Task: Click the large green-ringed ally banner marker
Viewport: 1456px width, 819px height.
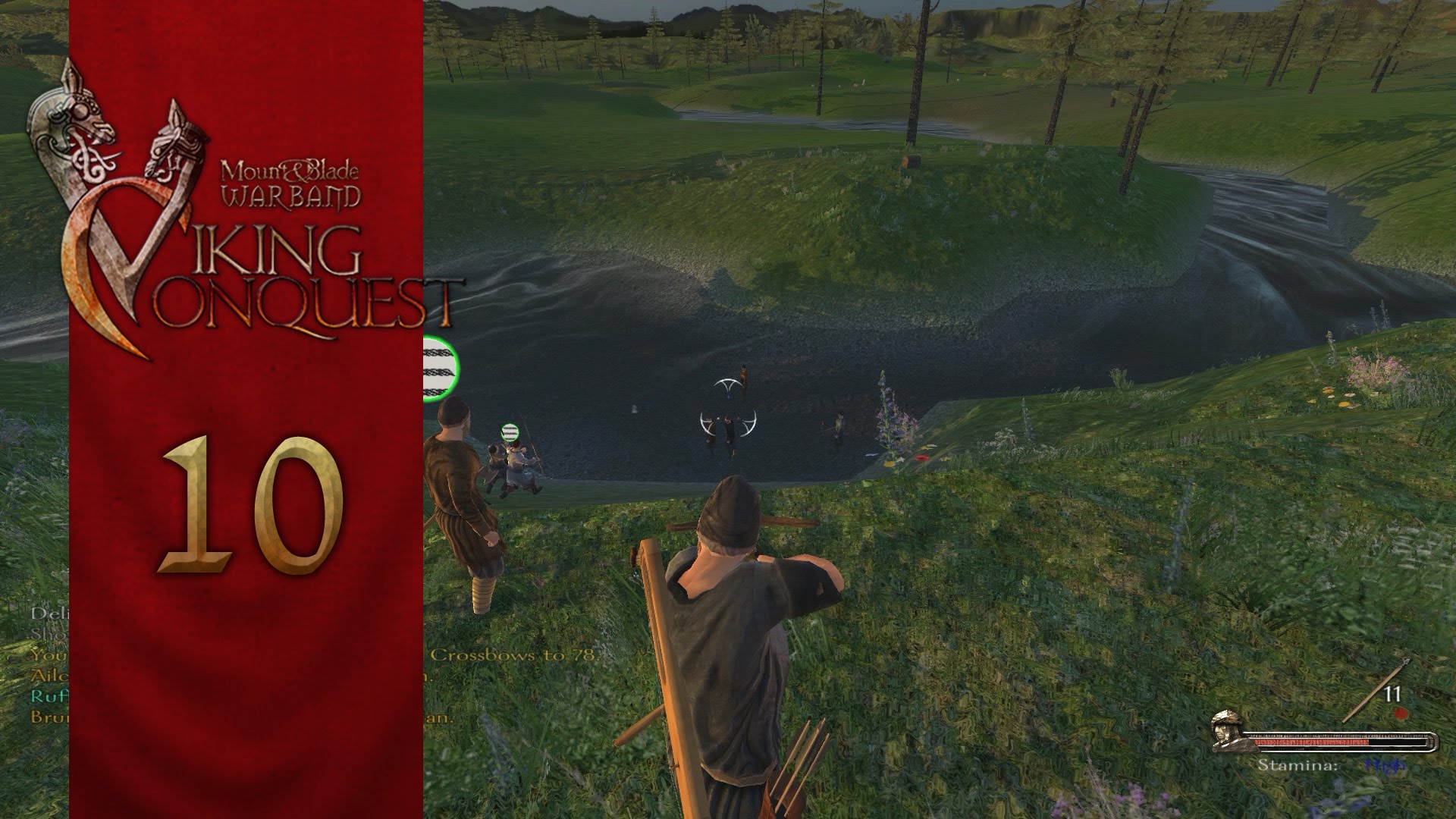Action: (441, 368)
